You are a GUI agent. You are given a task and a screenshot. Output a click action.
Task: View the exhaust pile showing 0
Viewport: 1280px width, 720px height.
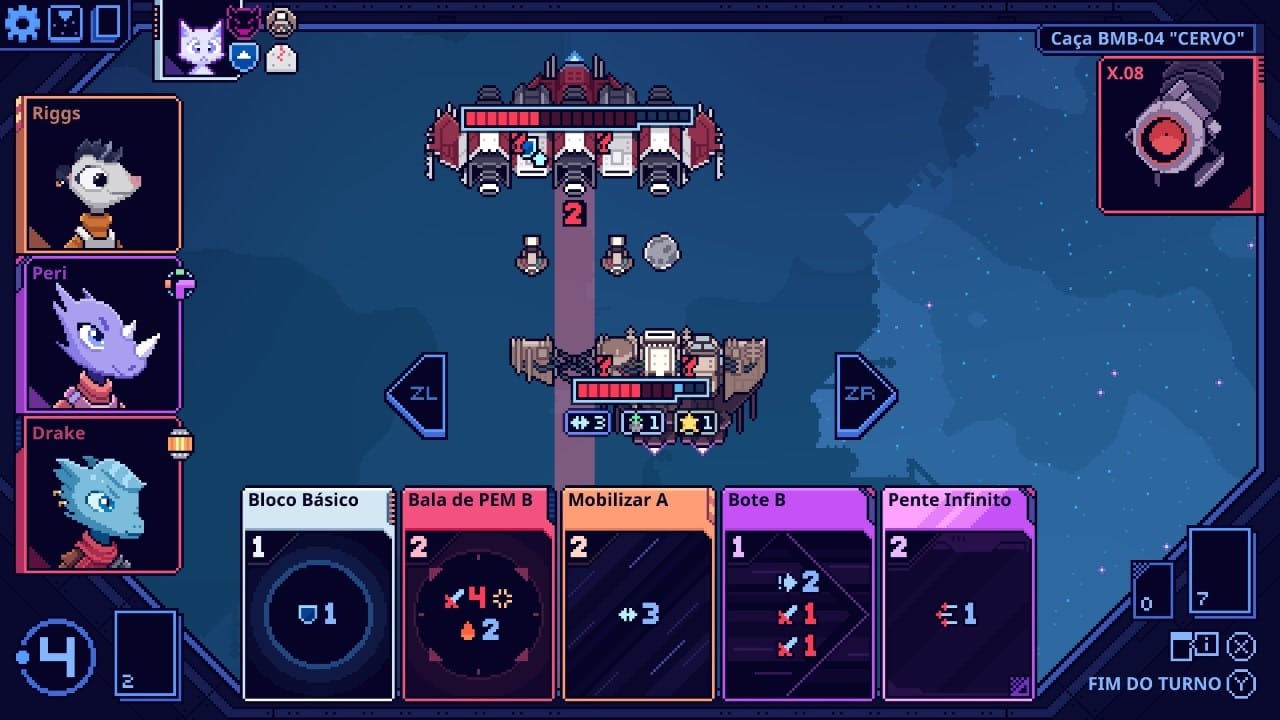[x=1152, y=590]
